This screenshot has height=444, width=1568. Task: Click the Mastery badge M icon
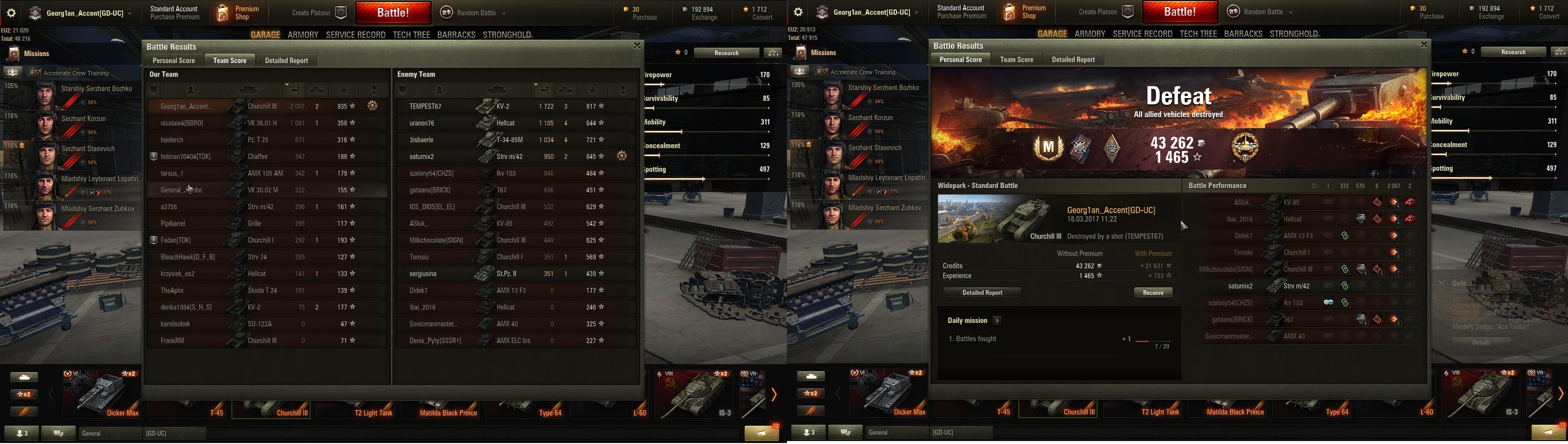[x=1048, y=147]
